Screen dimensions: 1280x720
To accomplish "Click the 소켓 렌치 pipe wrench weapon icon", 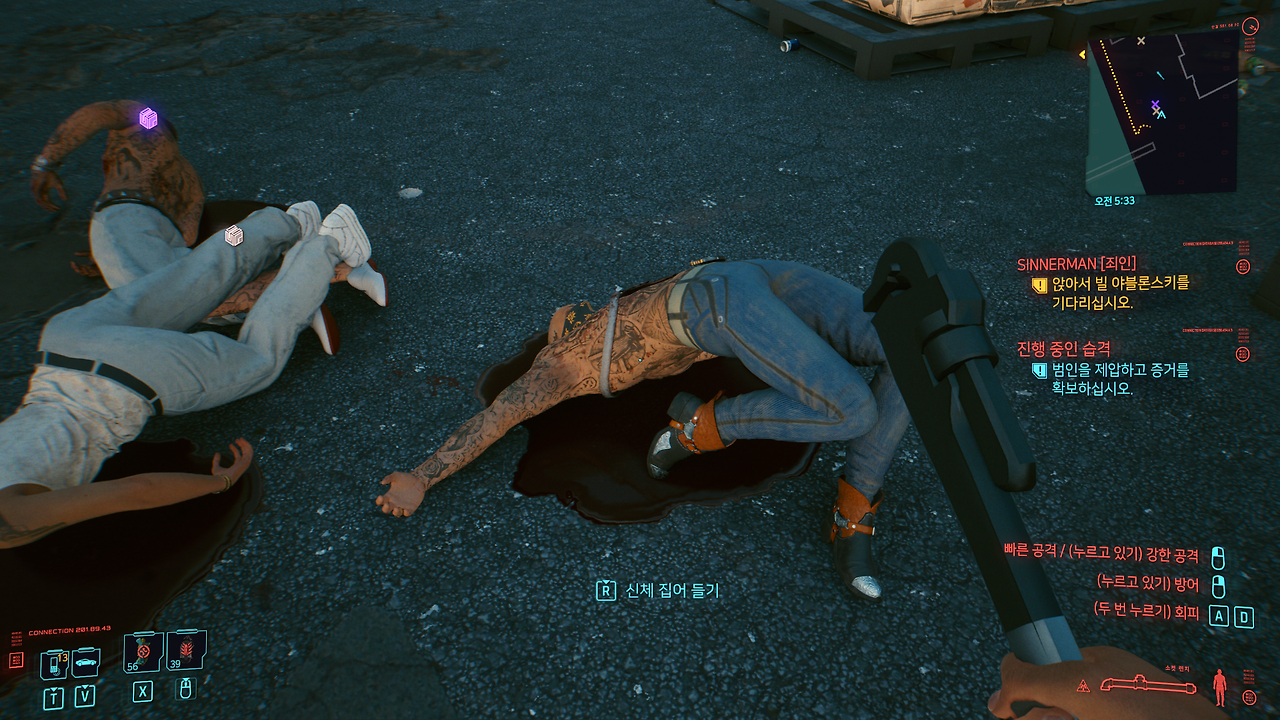I will pos(1148,685).
